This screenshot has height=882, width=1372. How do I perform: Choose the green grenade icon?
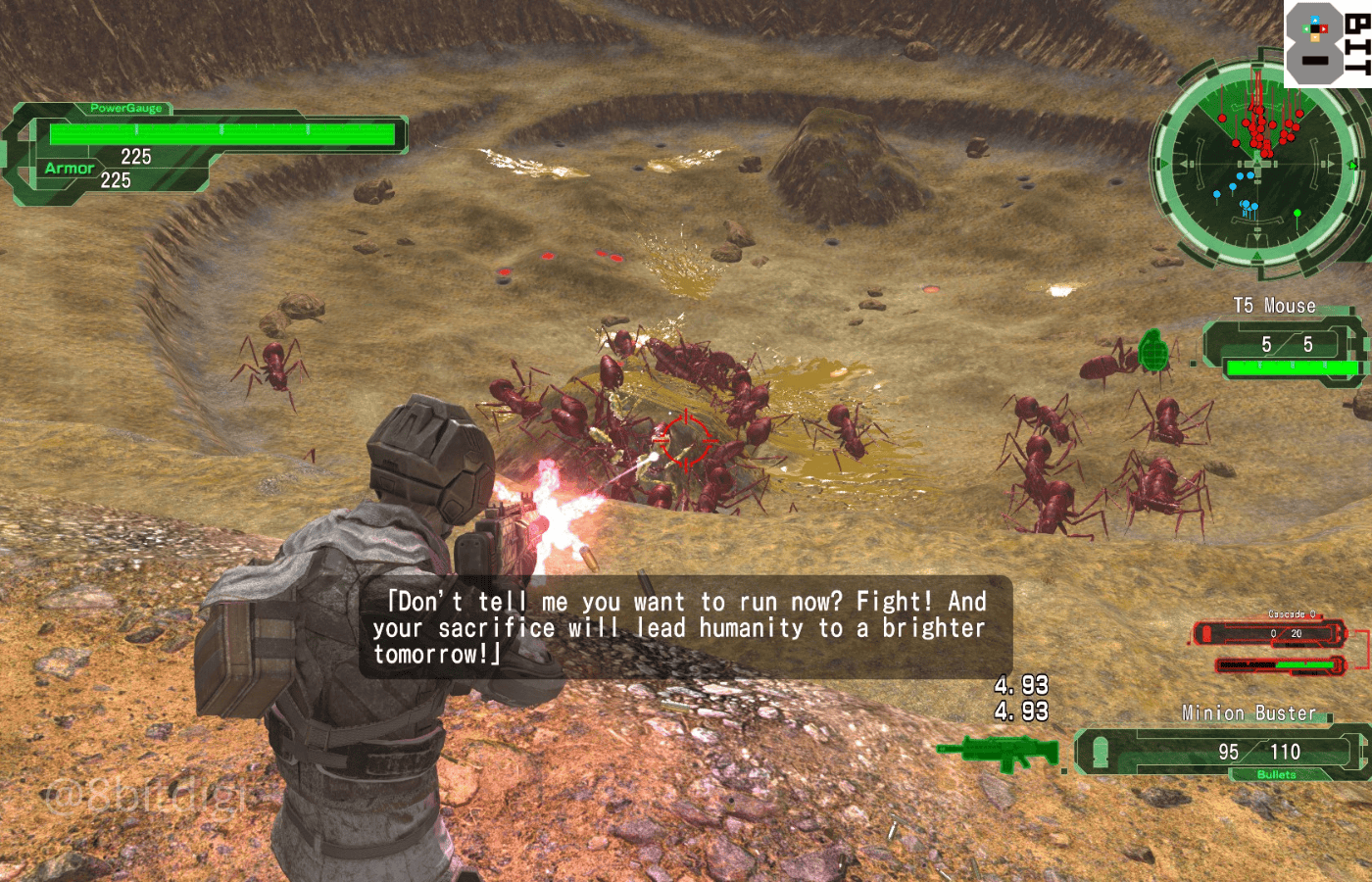click(1152, 351)
